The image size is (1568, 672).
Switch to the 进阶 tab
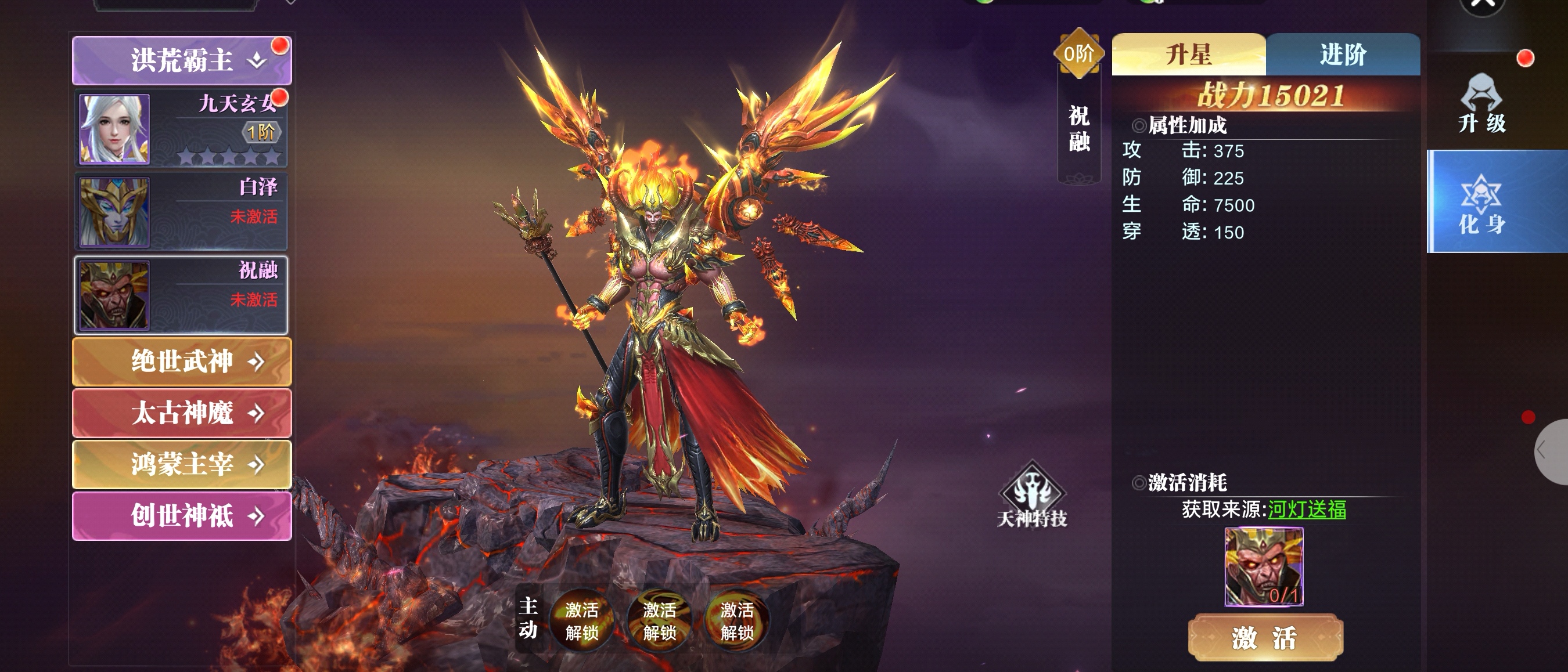coord(1343,55)
